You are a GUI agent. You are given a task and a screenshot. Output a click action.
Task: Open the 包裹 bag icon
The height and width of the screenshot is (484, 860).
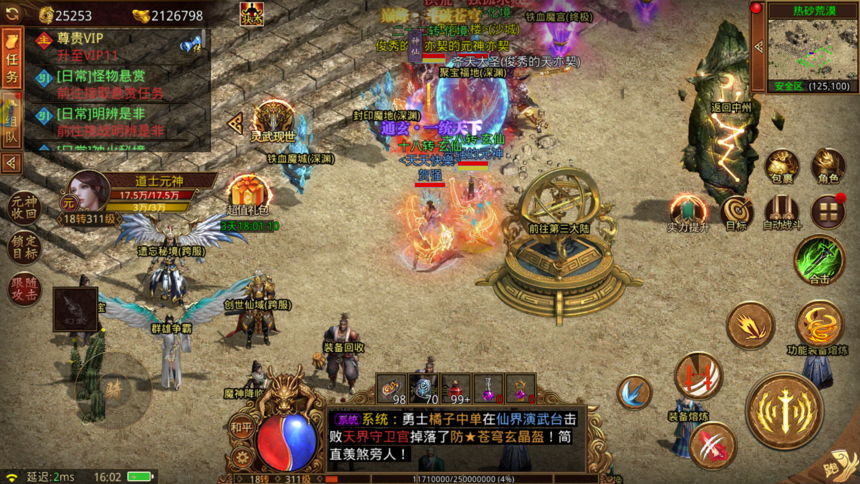[x=781, y=165]
